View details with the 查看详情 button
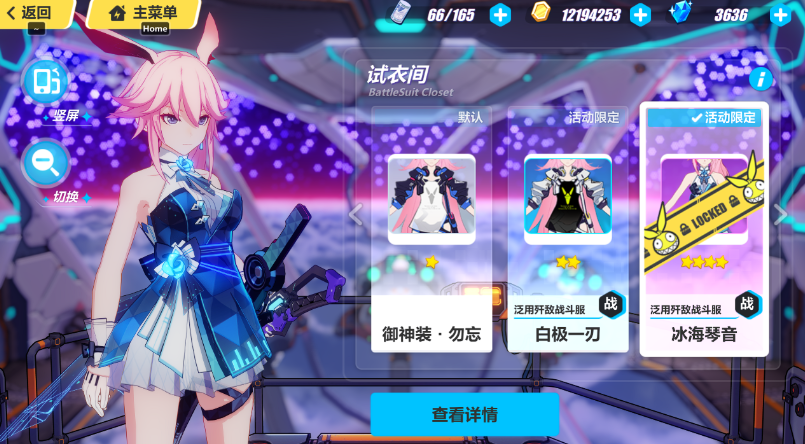 click(x=465, y=414)
